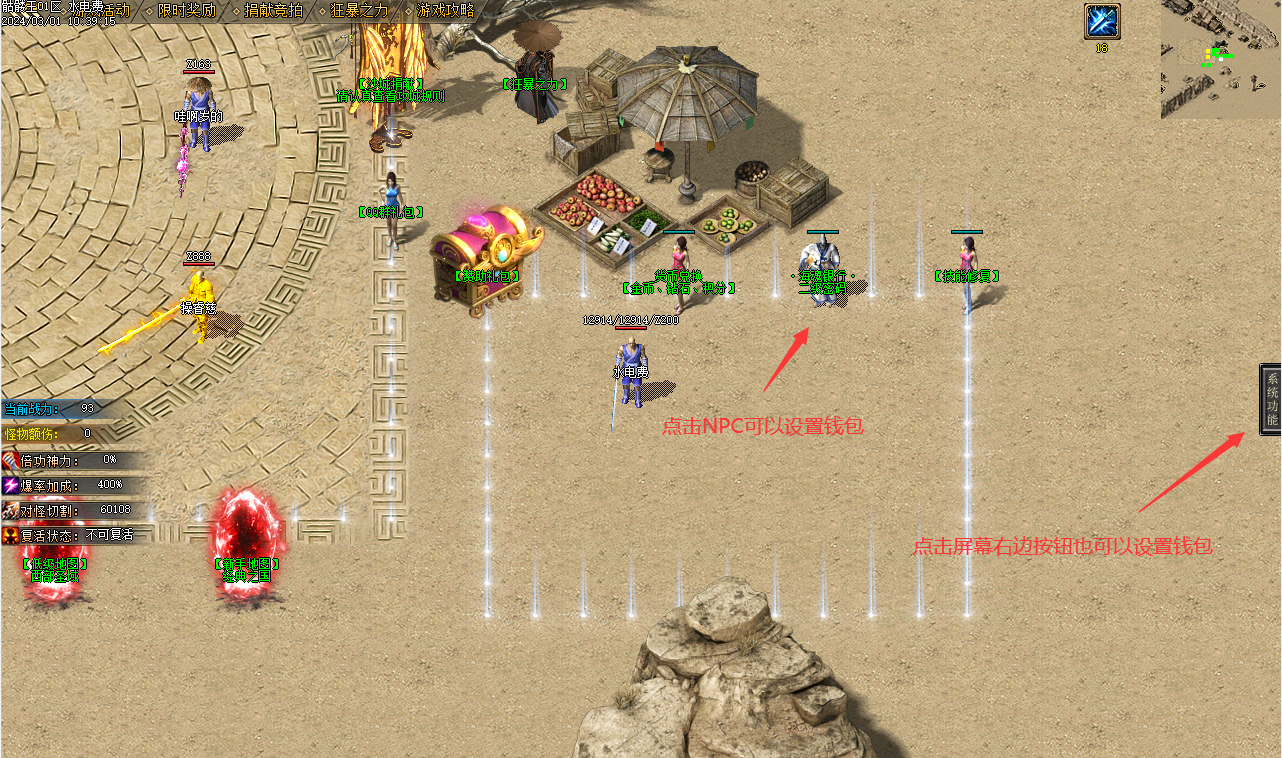1282x758 pixels.
Task: Expand the 系统功能 side button
Action: [1271, 399]
